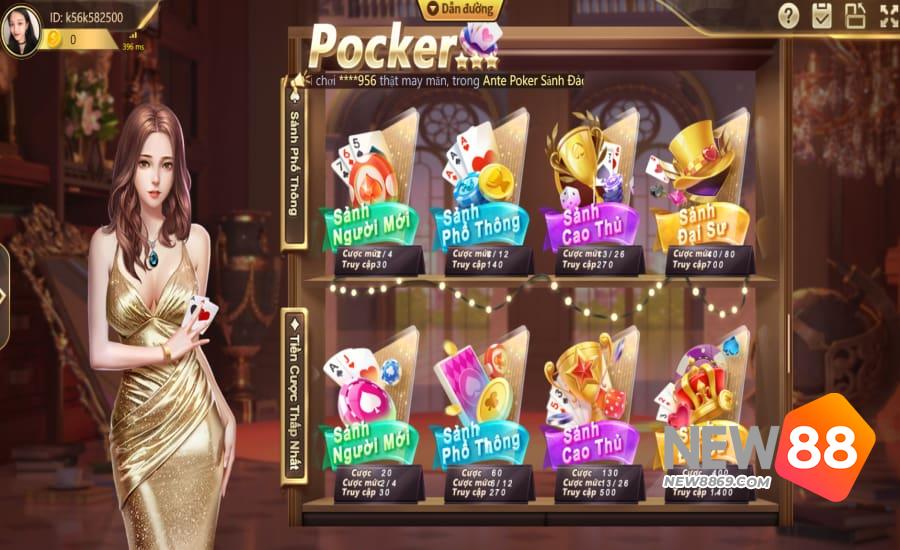
Task: Click the checklist task icon
Action: pyautogui.click(x=822, y=16)
